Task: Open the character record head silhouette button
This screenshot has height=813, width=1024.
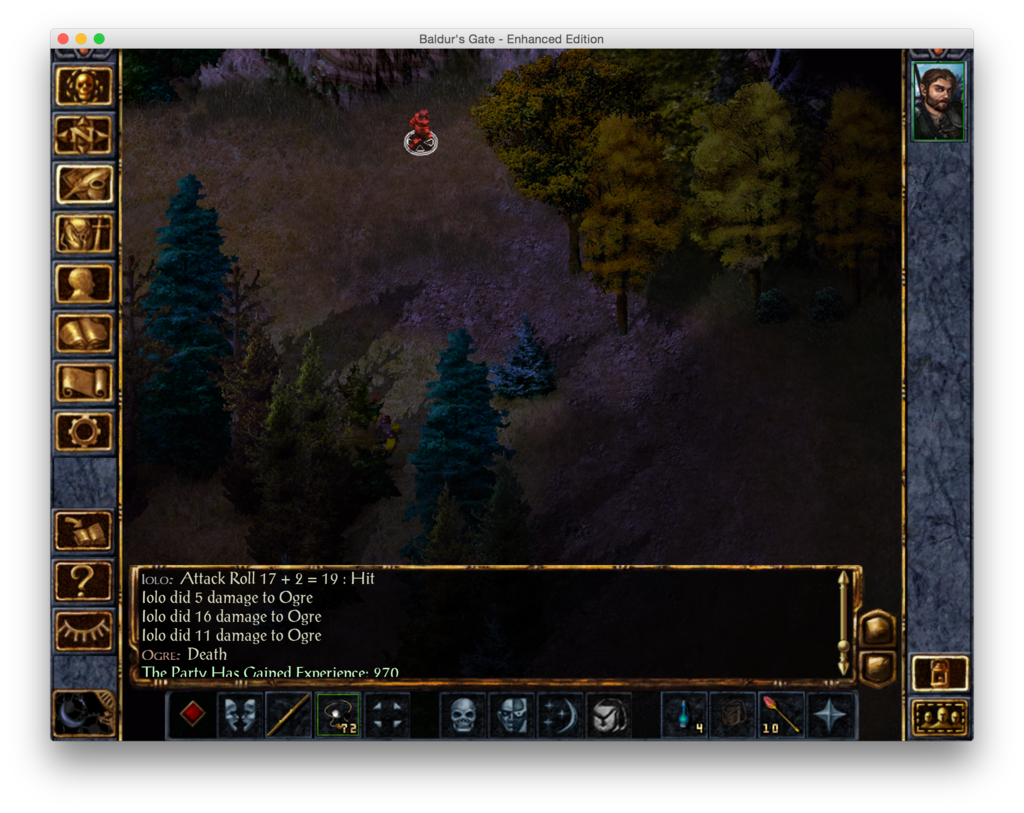Action: (x=83, y=284)
